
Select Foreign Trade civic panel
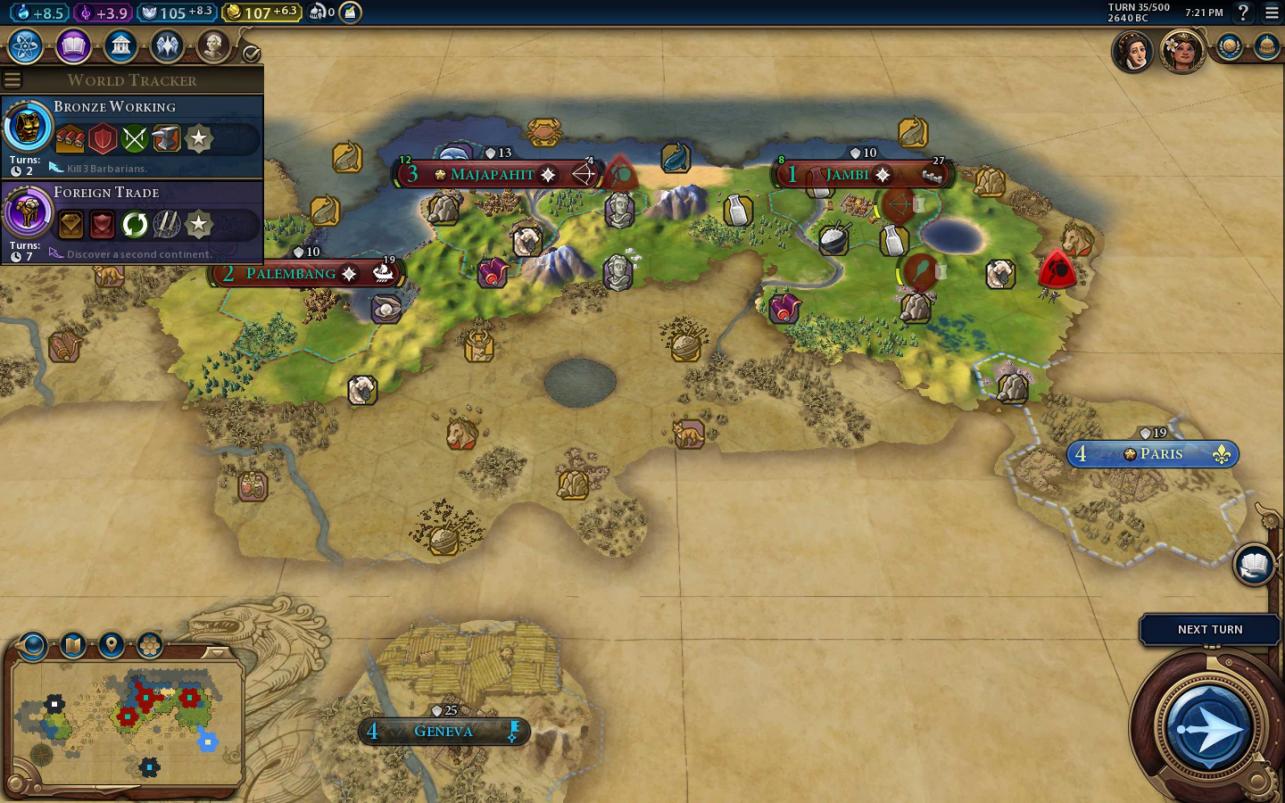point(132,222)
